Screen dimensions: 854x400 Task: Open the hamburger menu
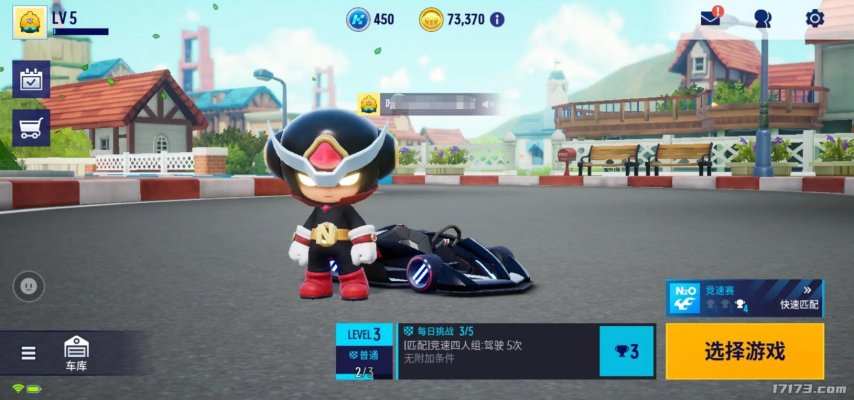tap(28, 353)
